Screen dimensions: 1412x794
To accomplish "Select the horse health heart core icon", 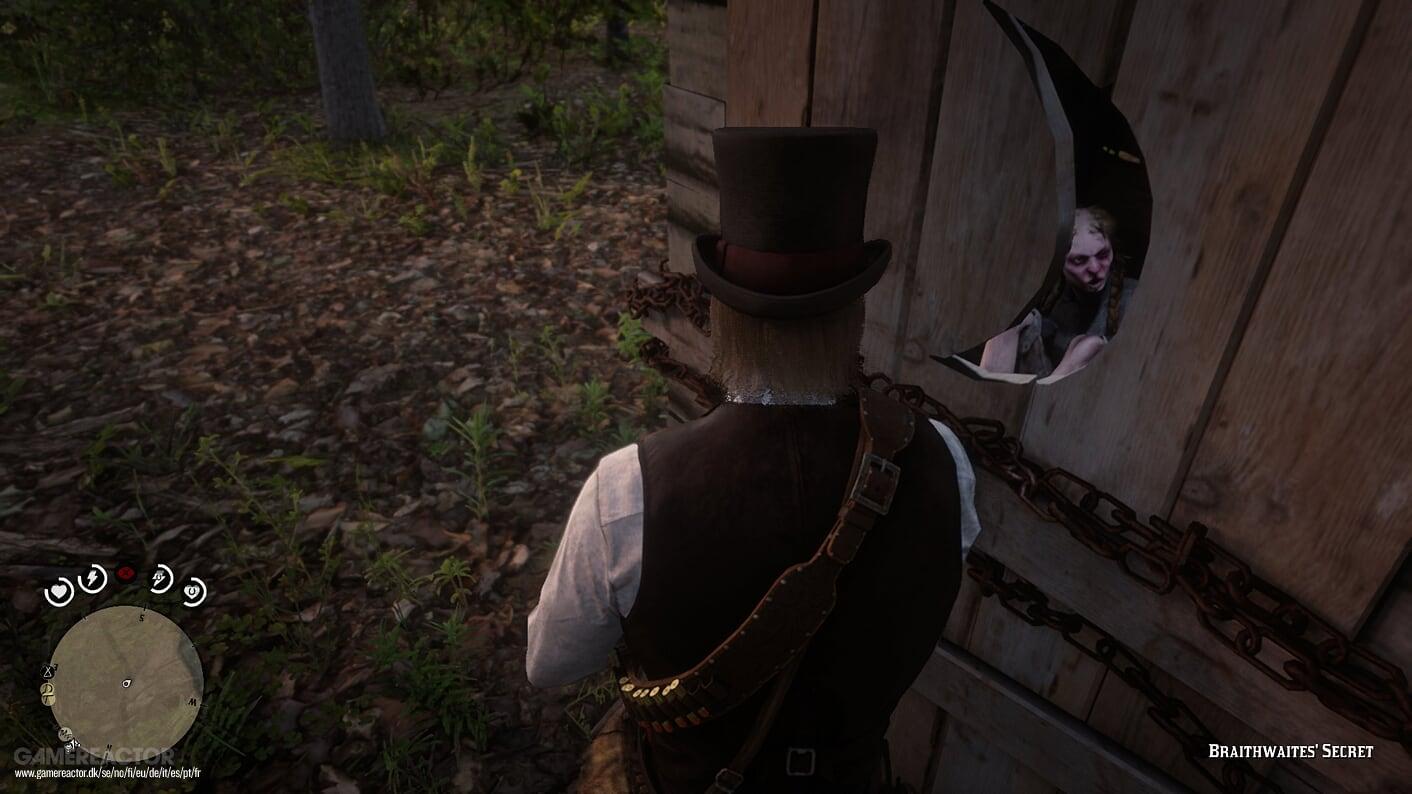I will 192,591.
